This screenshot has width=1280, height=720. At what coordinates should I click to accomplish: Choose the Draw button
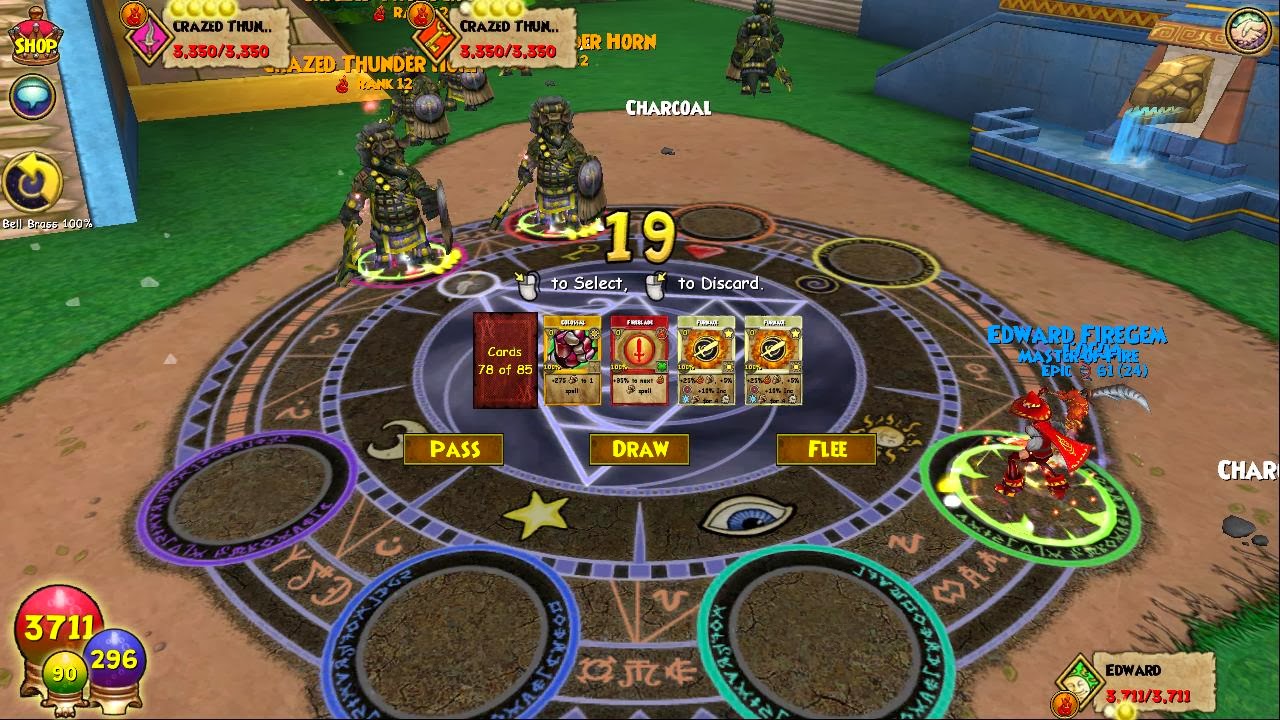[x=639, y=450]
